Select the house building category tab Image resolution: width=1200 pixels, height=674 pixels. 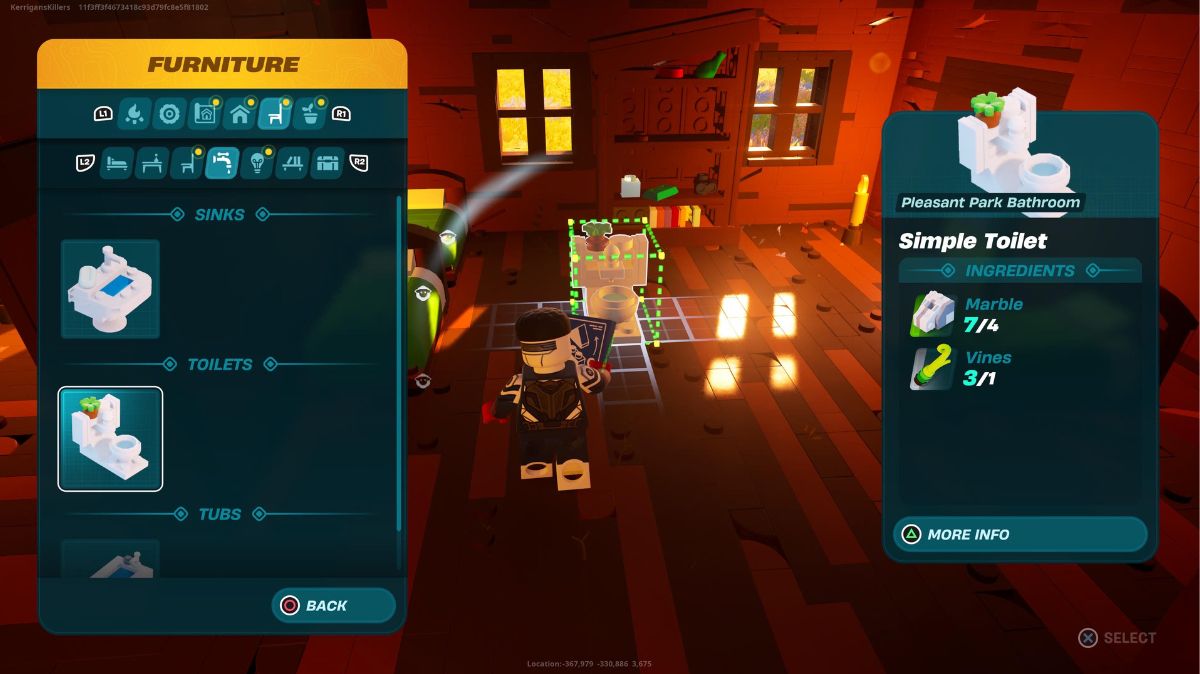tap(240, 114)
